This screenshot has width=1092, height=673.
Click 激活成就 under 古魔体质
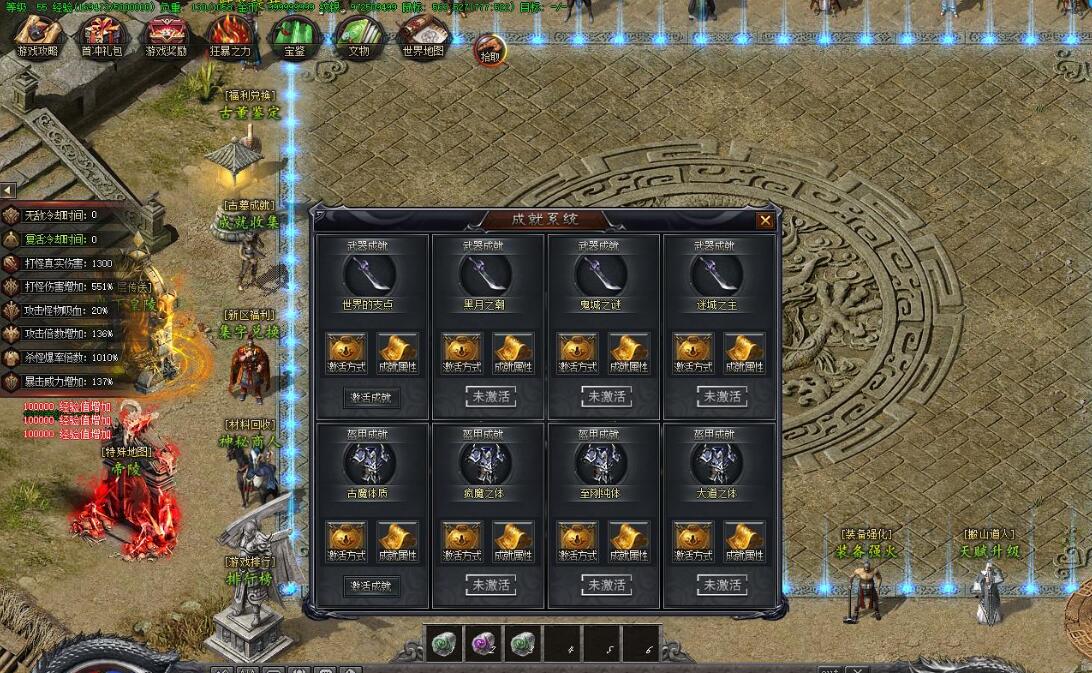[x=371, y=586]
